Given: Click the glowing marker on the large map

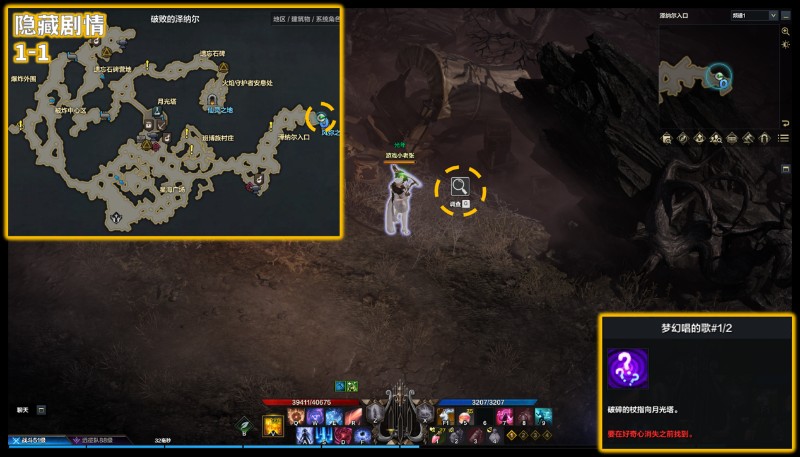Looking at the screenshot, I should (x=321, y=117).
